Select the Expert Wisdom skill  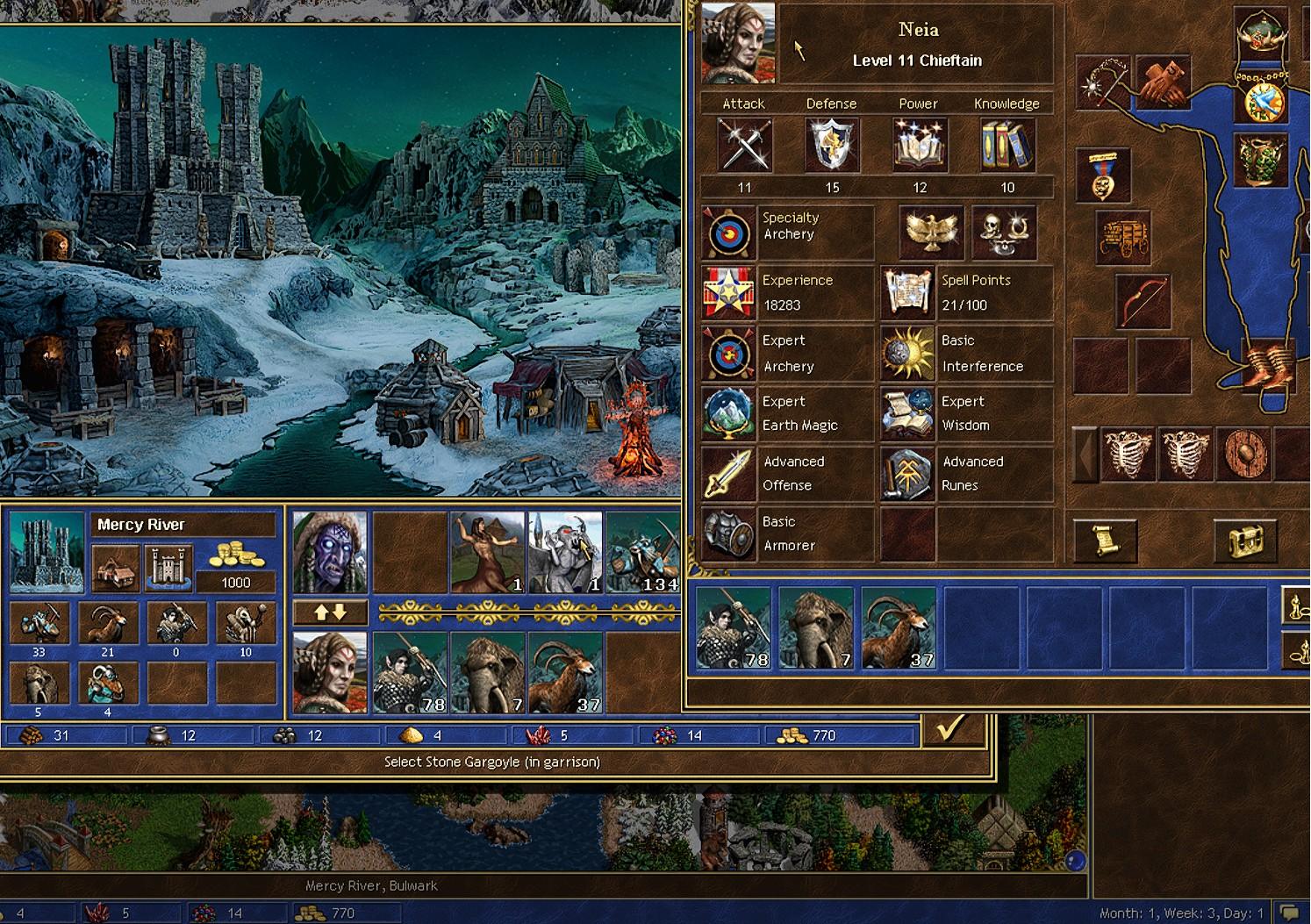[x=907, y=413]
